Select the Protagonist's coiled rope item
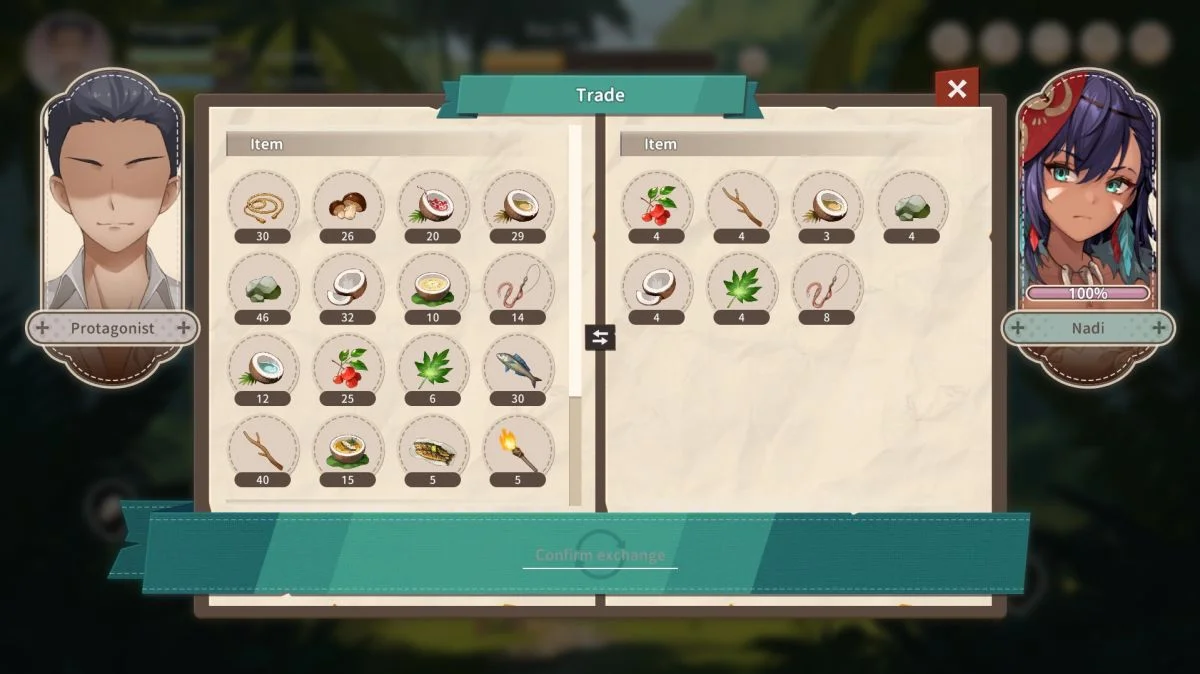Screen dimensions: 1200x674 (x=263, y=205)
